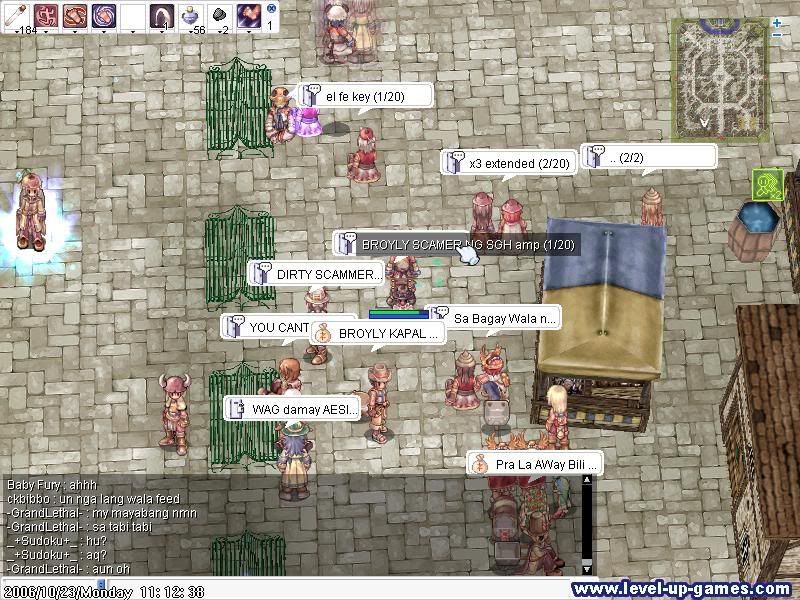Activate the purple fist skill icon
The width and height of the screenshot is (800, 600).
(249, 16)
